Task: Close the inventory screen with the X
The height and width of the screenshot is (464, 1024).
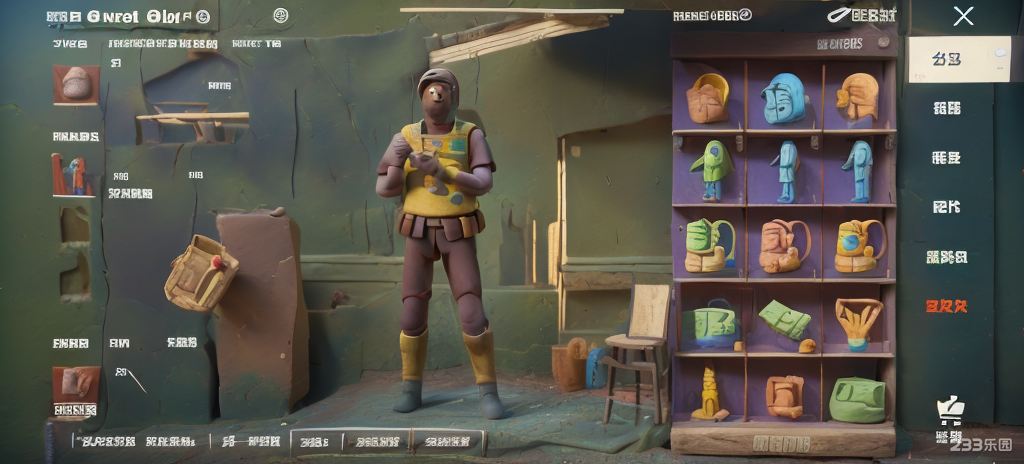Action: click(963, 16)
